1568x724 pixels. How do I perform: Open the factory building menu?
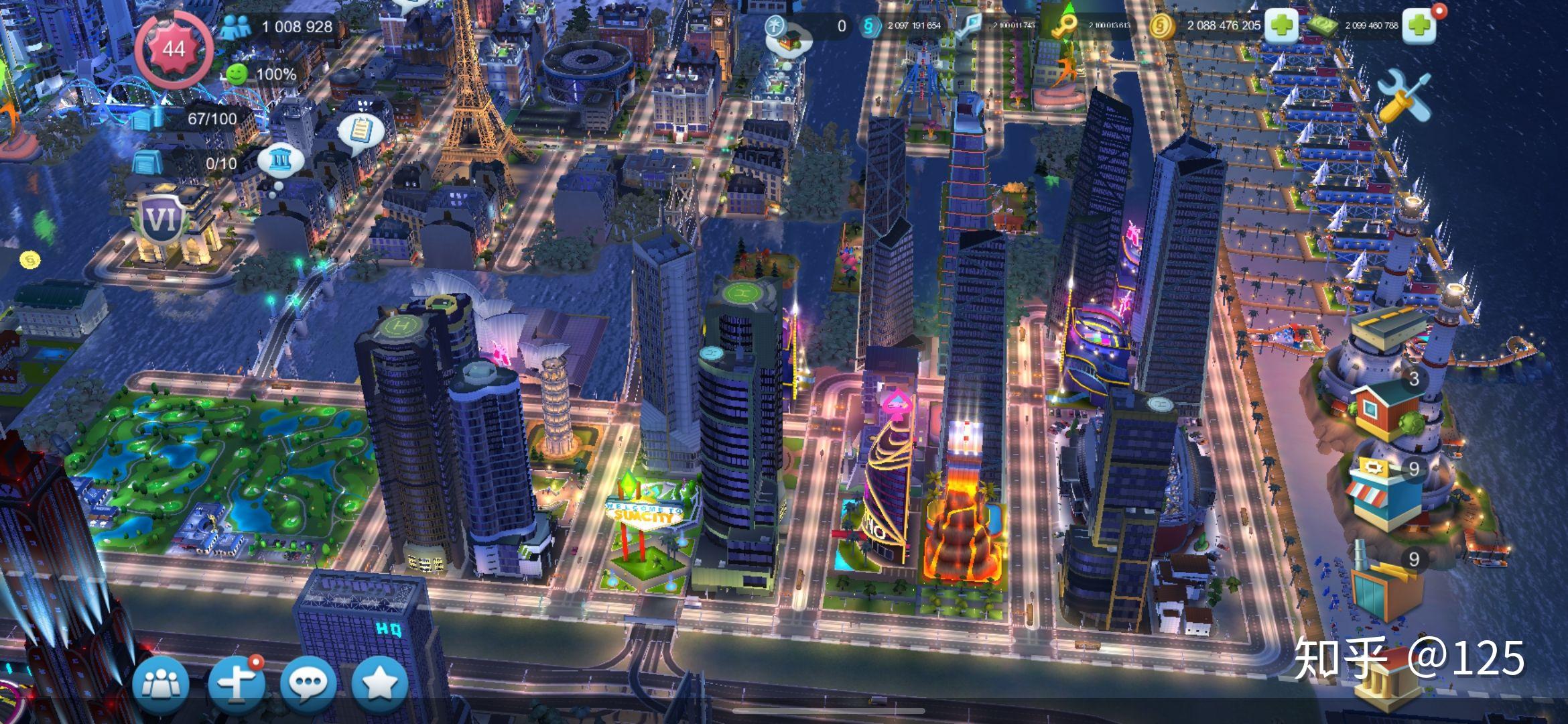[x=1384, y=585]
